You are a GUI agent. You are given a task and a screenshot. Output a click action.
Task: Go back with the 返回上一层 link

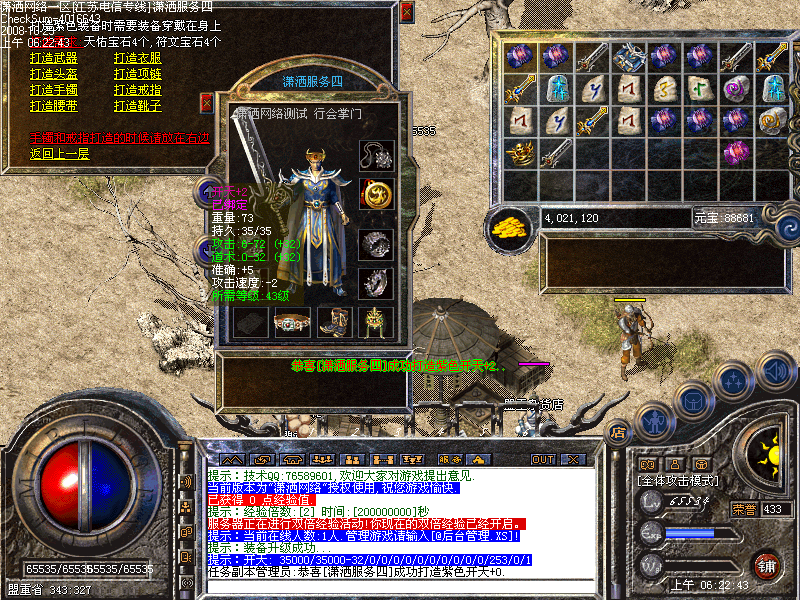pos(59,153)
